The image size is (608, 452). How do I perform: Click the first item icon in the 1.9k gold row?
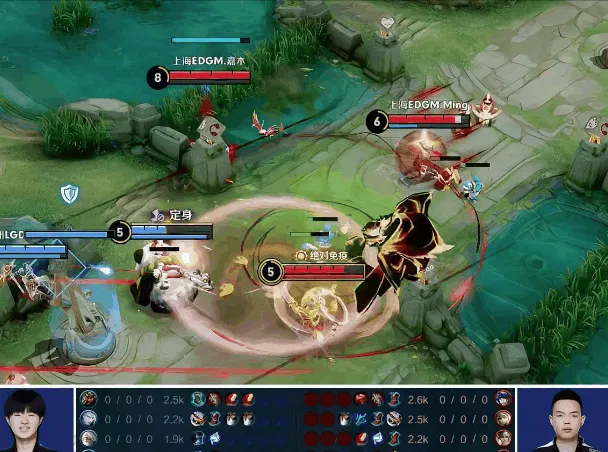pos(198,438)
